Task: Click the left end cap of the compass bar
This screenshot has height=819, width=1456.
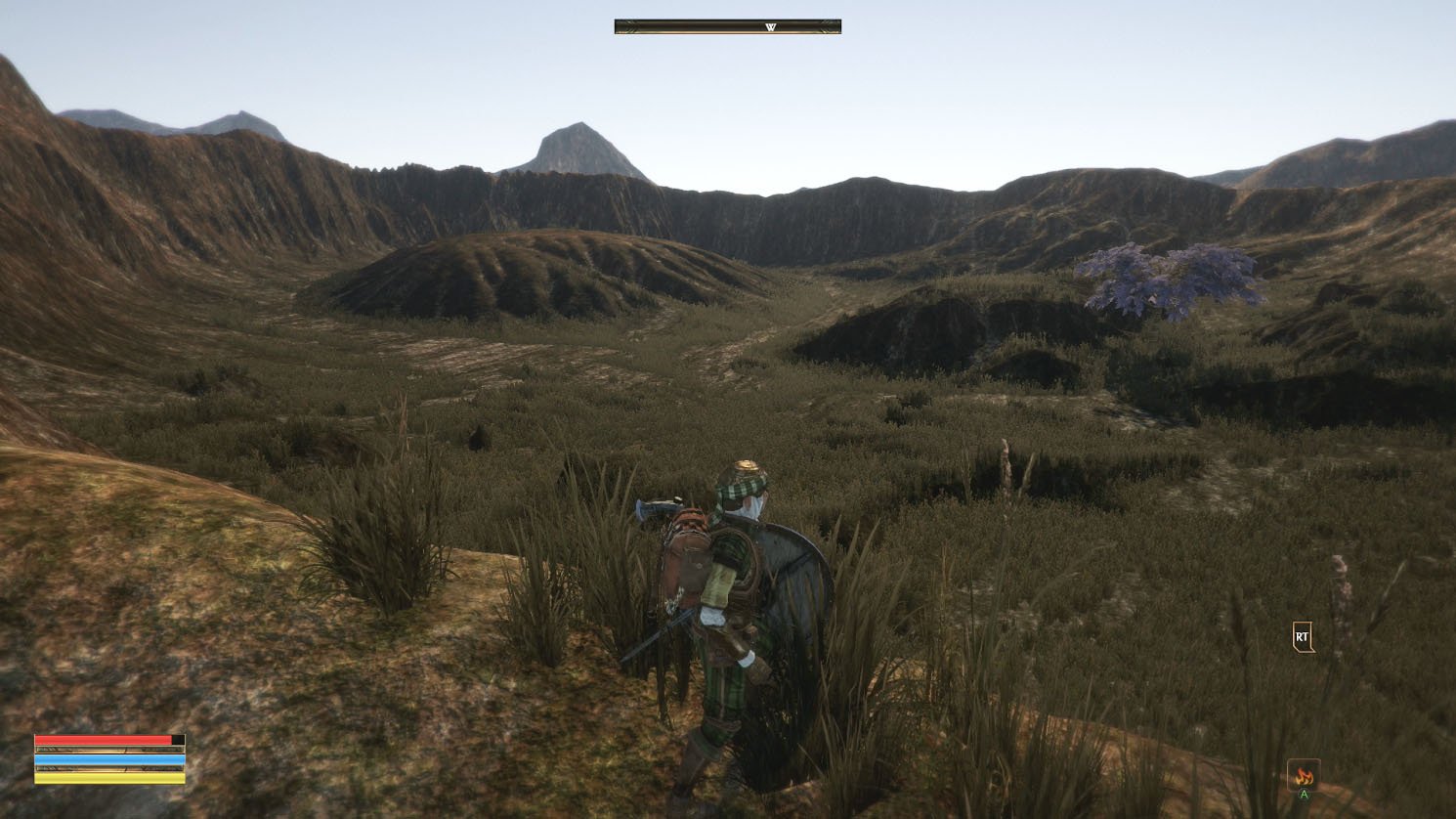Action: pos(619,24)
